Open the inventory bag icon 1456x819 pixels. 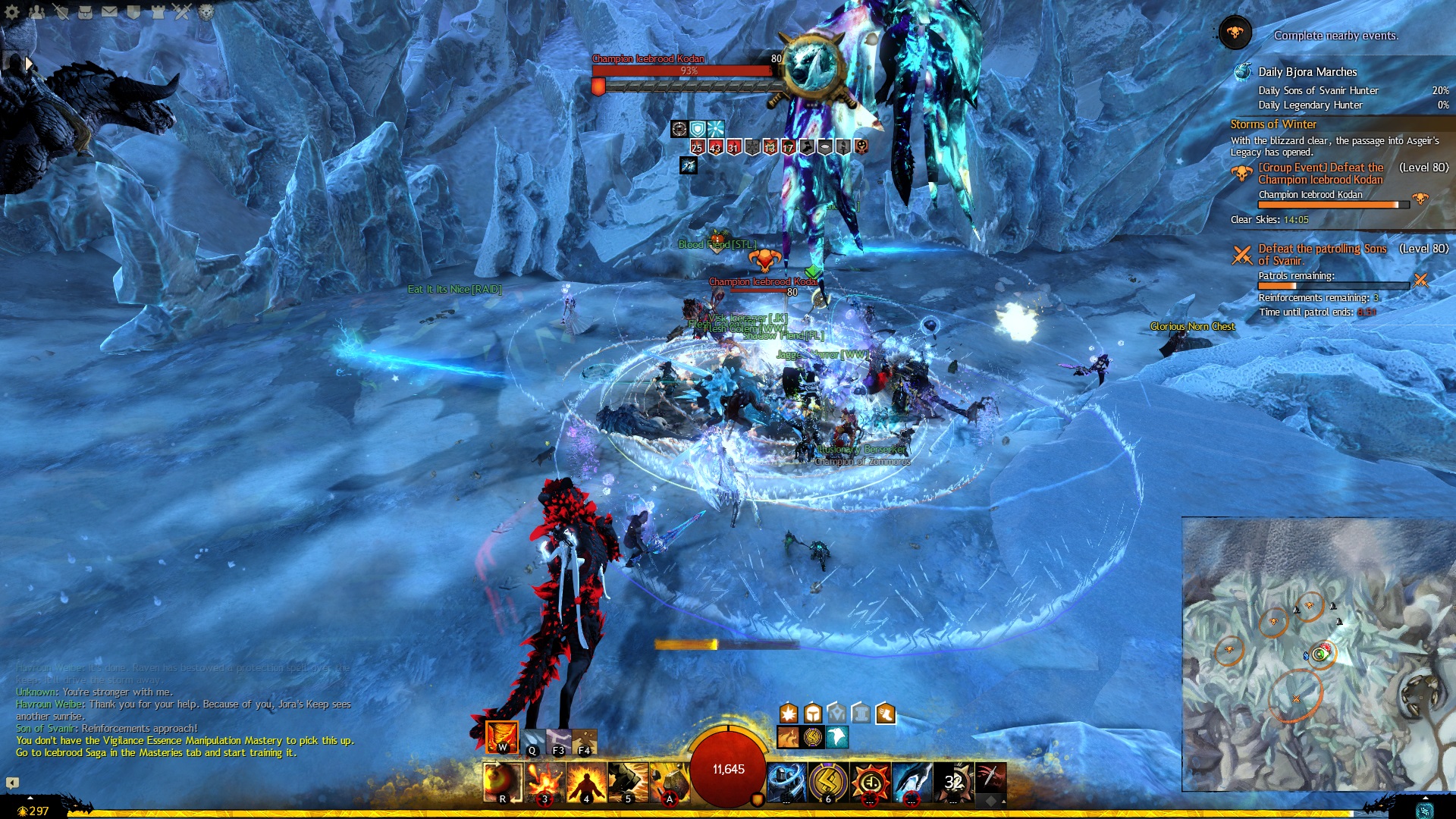pyautogui.click(x=85, y=11)
